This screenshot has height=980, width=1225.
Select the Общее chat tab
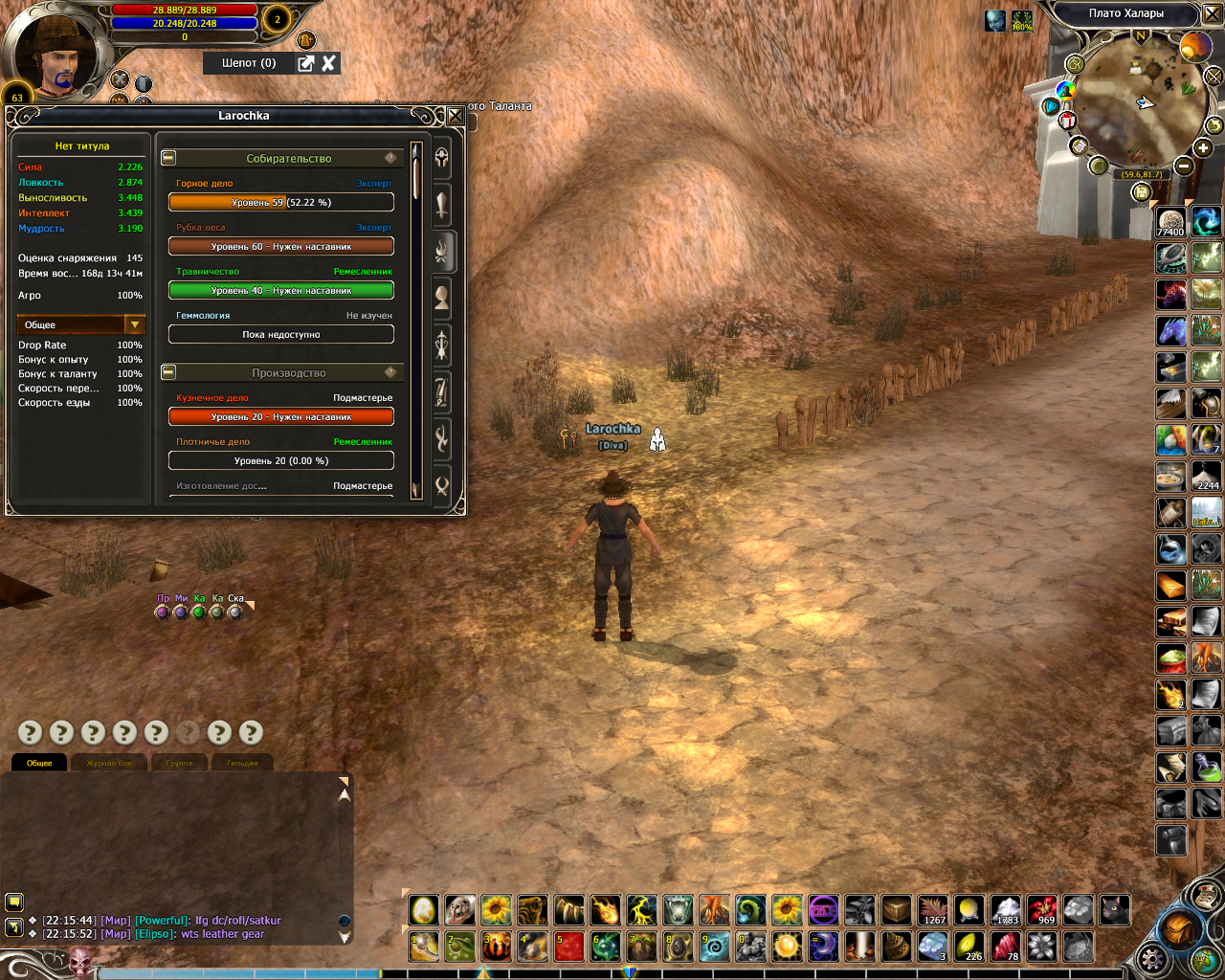click(39, 763)
